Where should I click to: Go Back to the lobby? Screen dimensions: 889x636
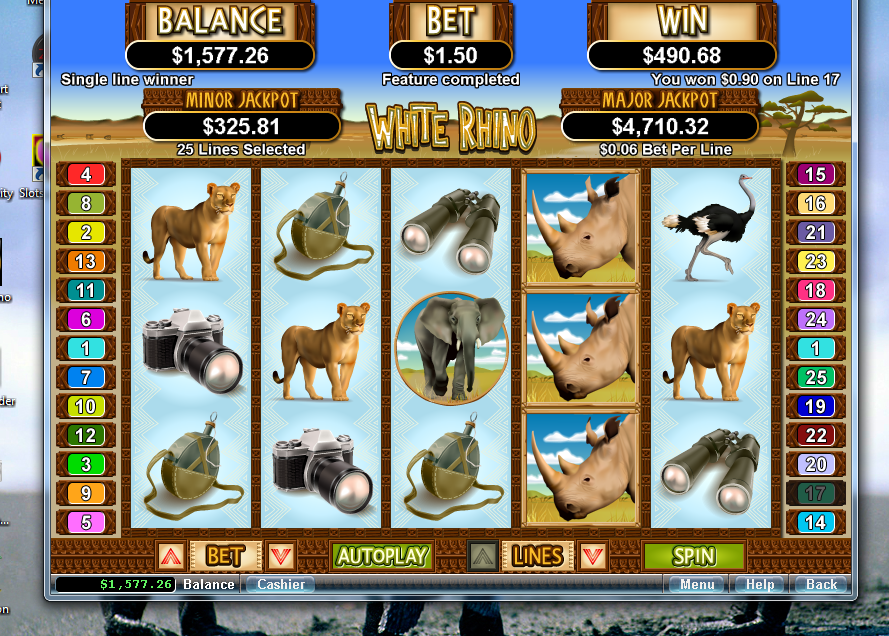tap(821, 585)
